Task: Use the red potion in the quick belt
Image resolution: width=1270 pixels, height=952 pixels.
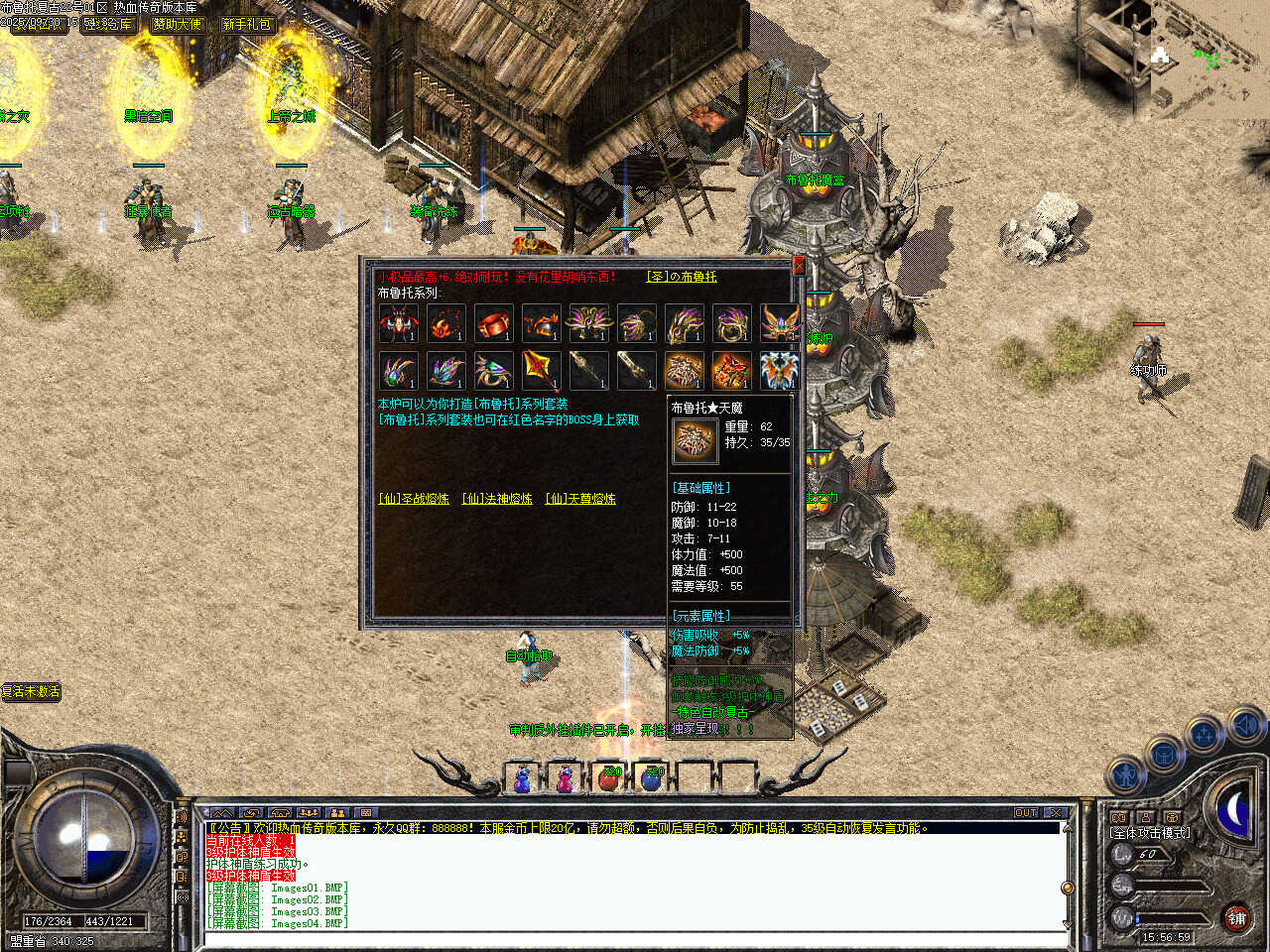Action: click(x=609, y=778)
